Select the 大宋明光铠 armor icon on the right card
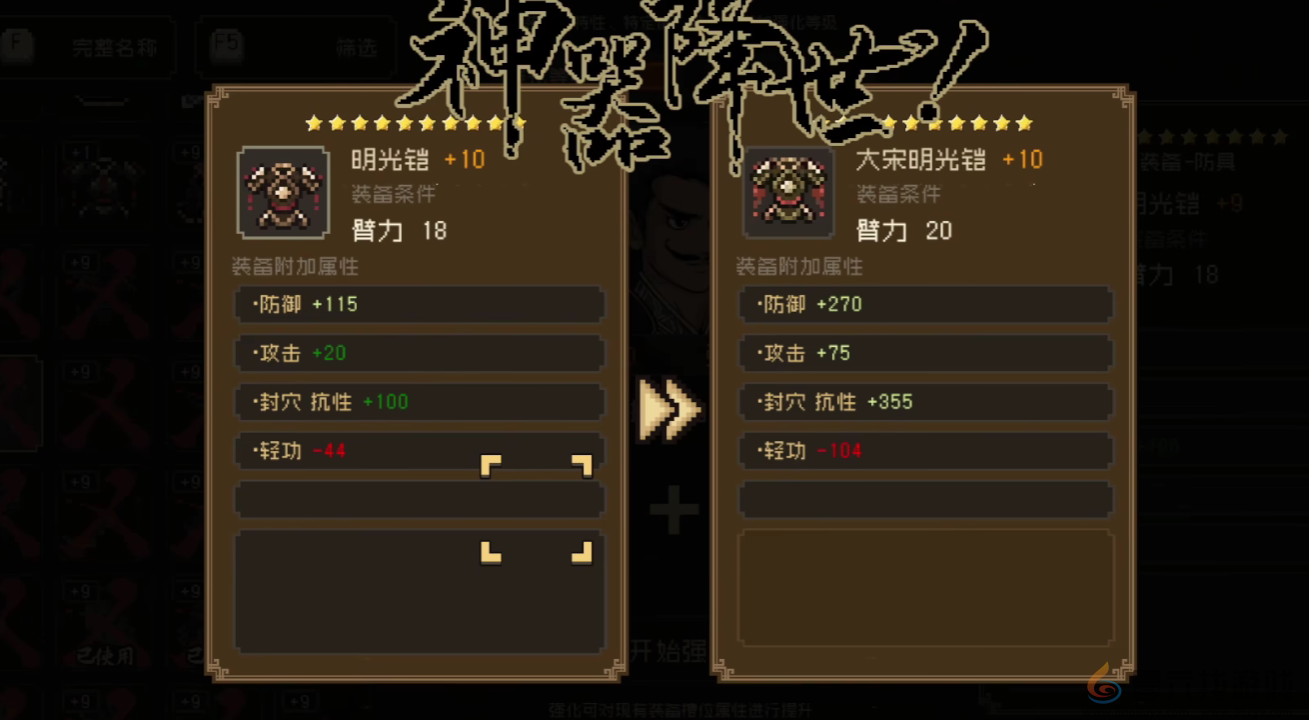Screen dimensions: 1309x720 (x=789, y=191)
